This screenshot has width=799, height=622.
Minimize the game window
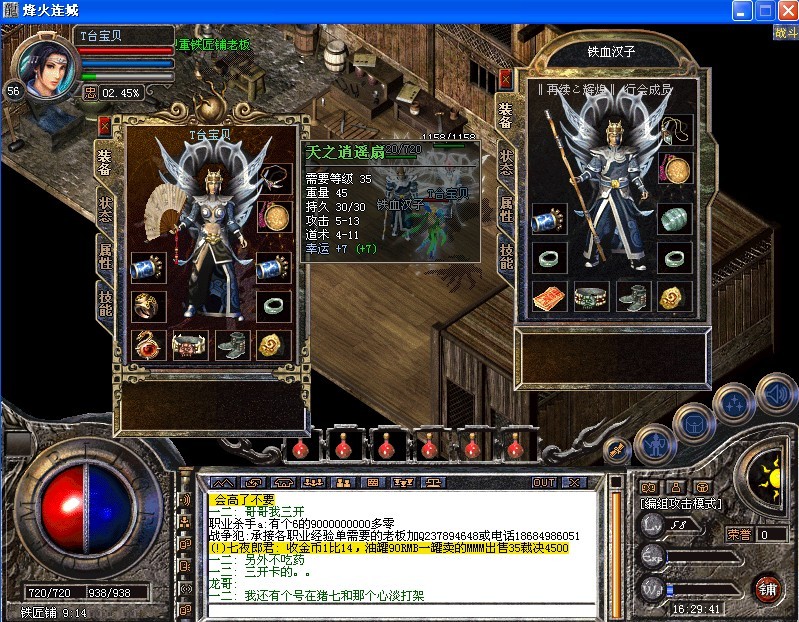[x=741, y=12]
